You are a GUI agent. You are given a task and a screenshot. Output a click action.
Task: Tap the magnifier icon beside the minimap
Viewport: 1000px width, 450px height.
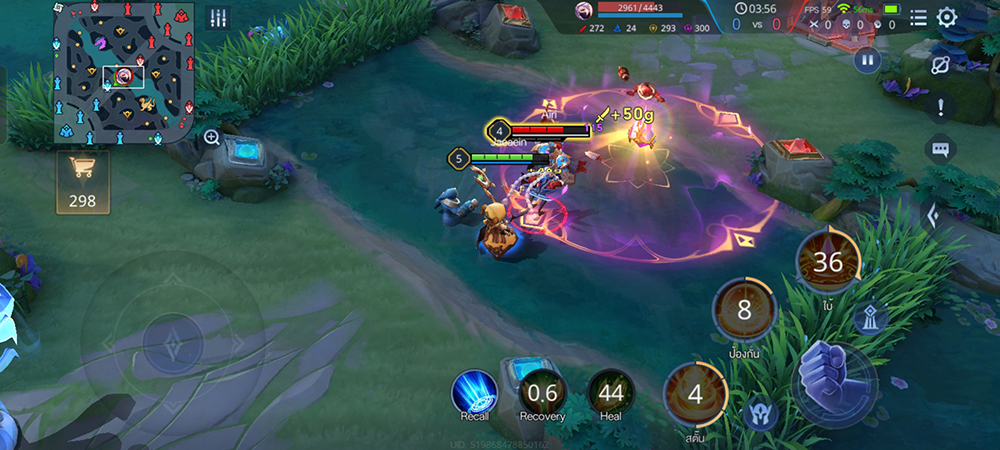212,137
